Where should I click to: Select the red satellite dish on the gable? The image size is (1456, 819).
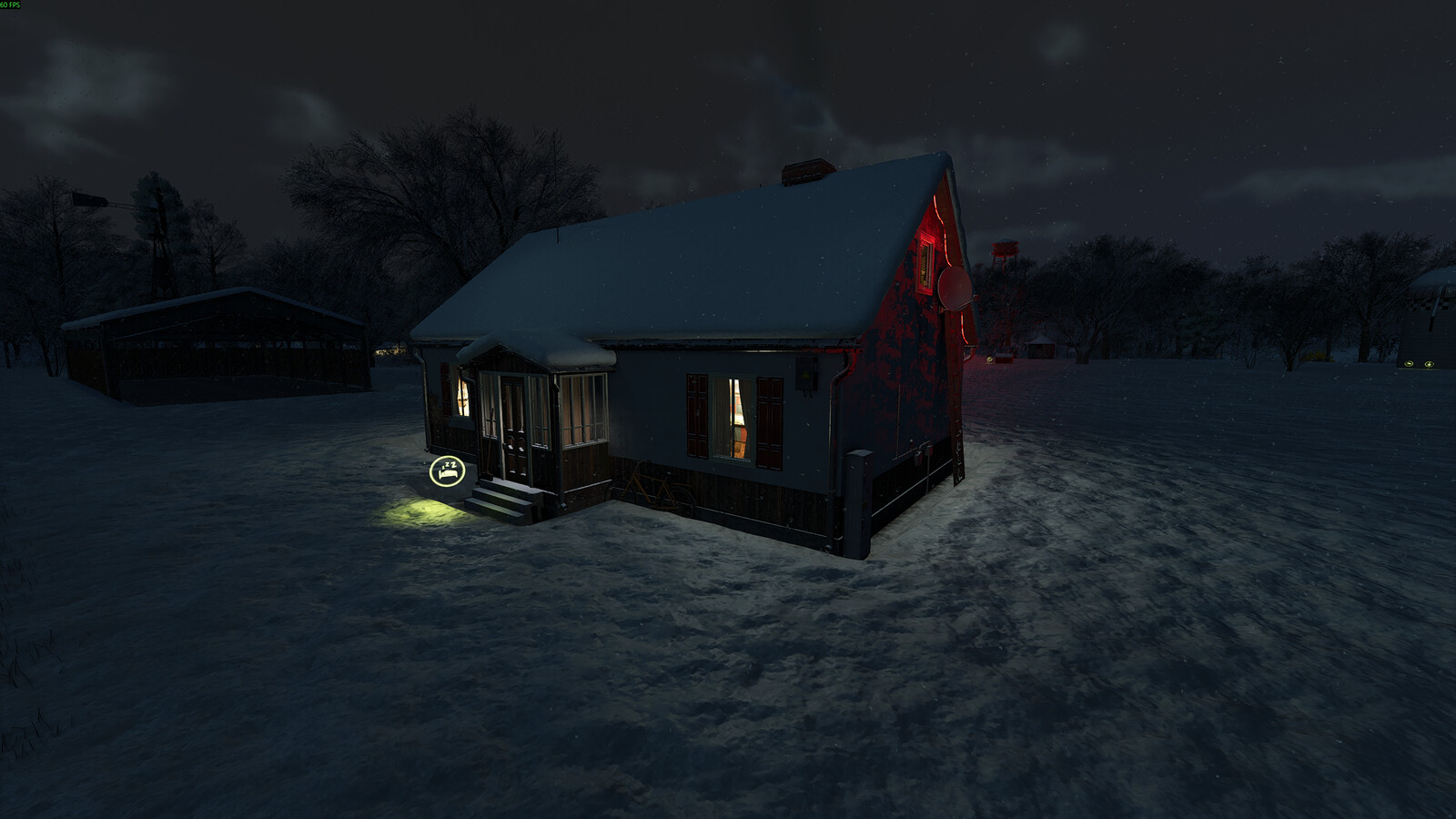click(x=954, y=287)
